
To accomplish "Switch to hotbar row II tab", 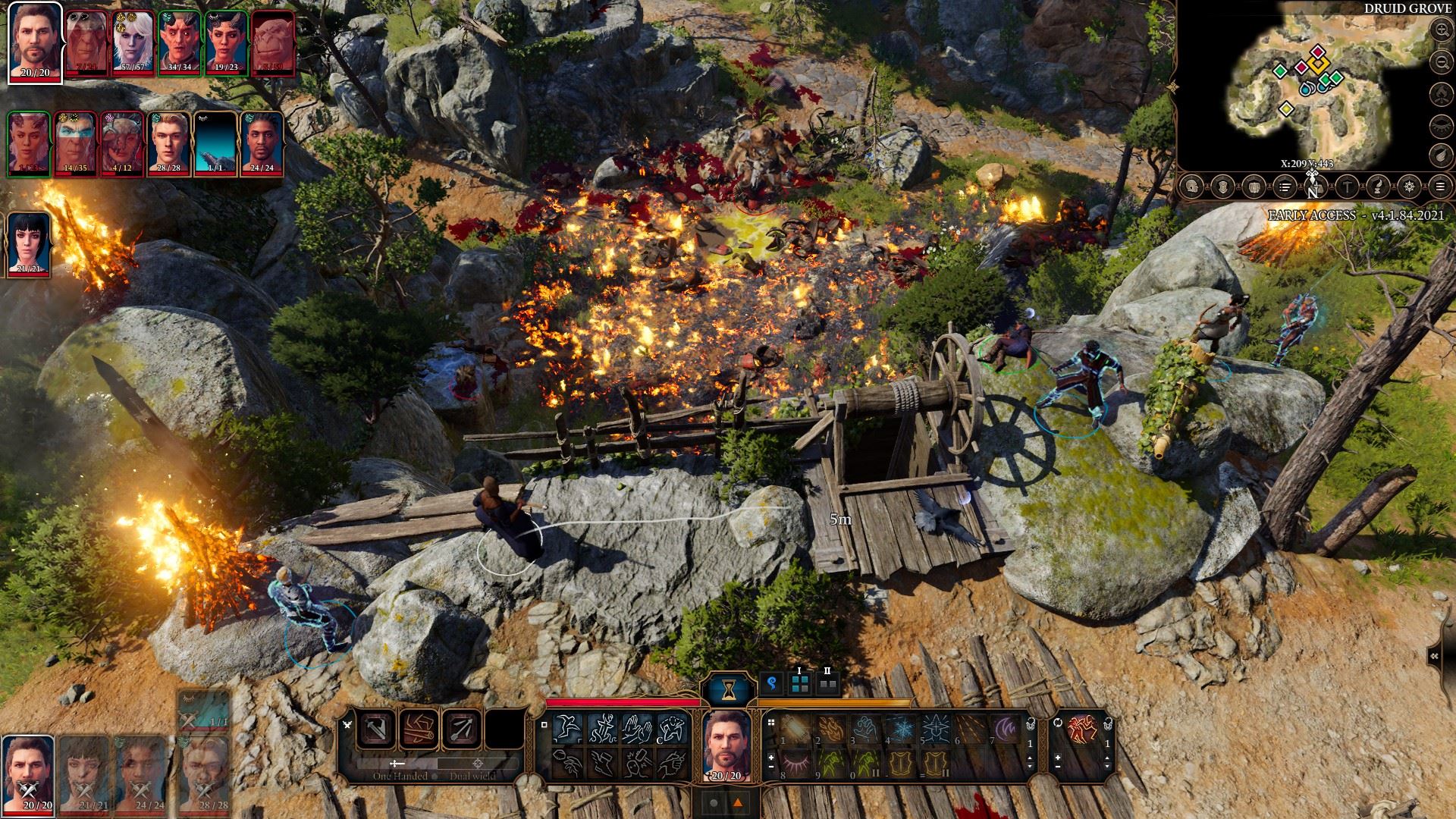I will 827,685.
